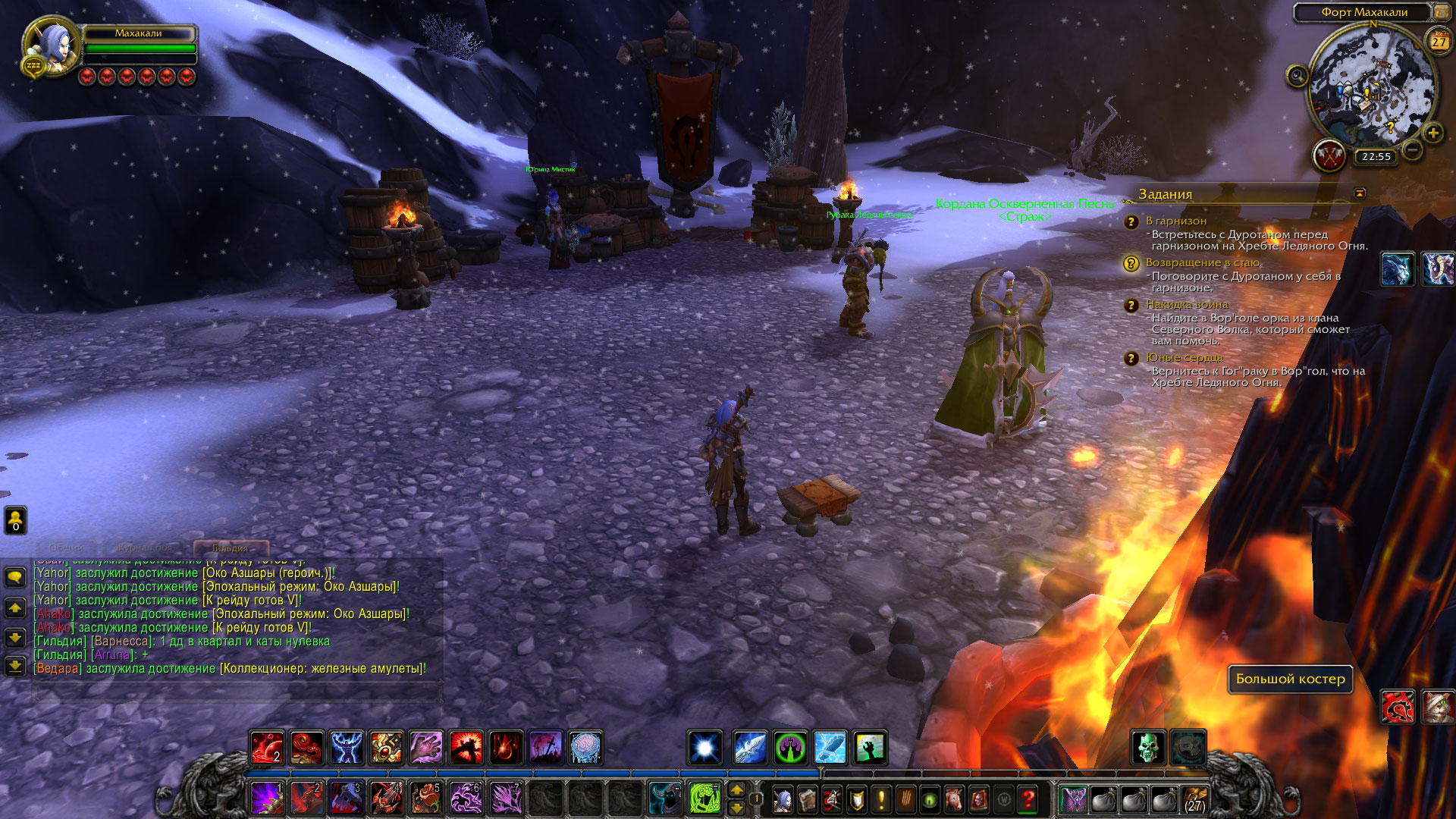Open the chat speech-bubble menu button
Viewport: 1456px width, 819px height.
[15, 578]
